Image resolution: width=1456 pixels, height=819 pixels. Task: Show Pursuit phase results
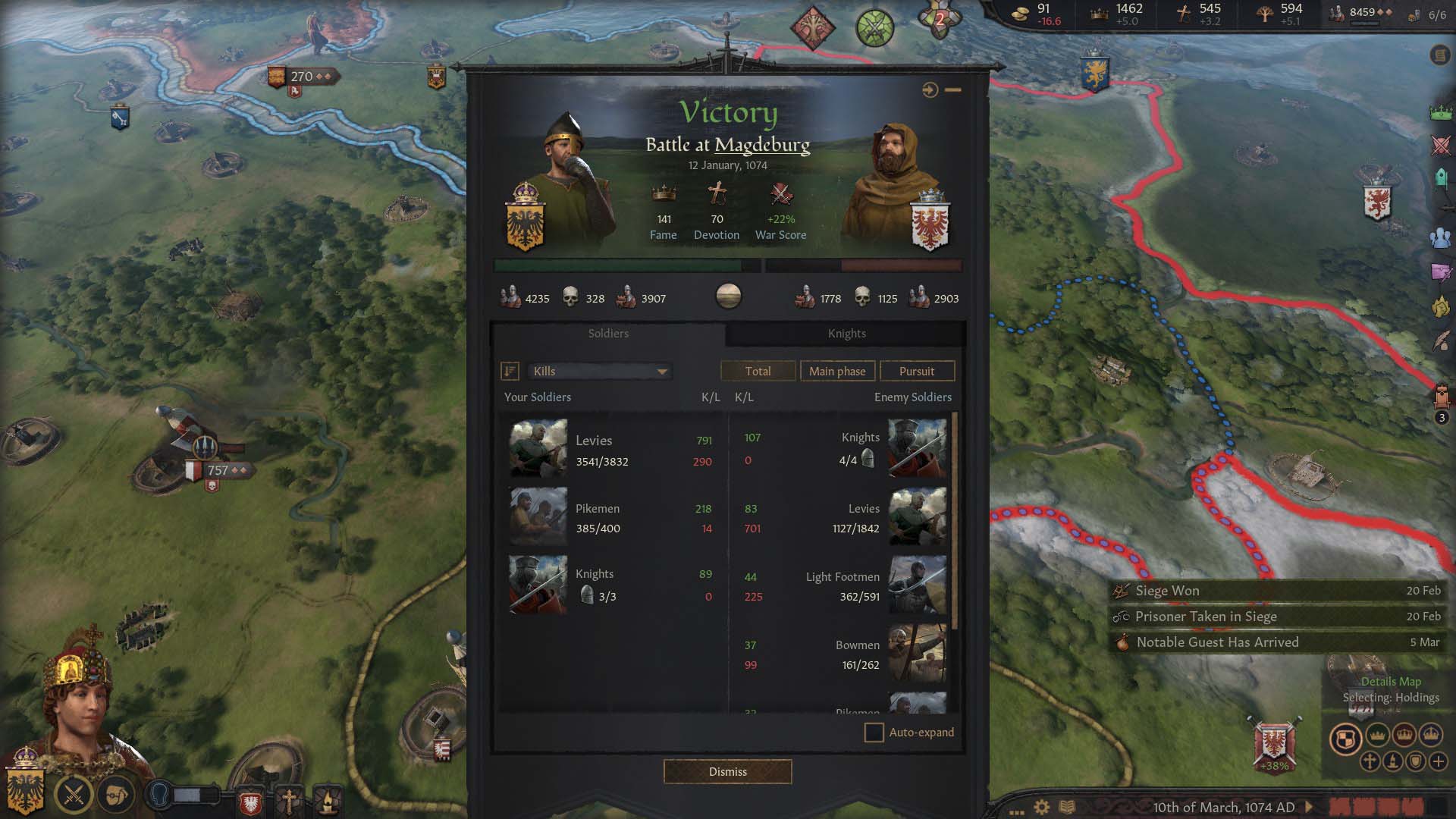tap(916, 372)
